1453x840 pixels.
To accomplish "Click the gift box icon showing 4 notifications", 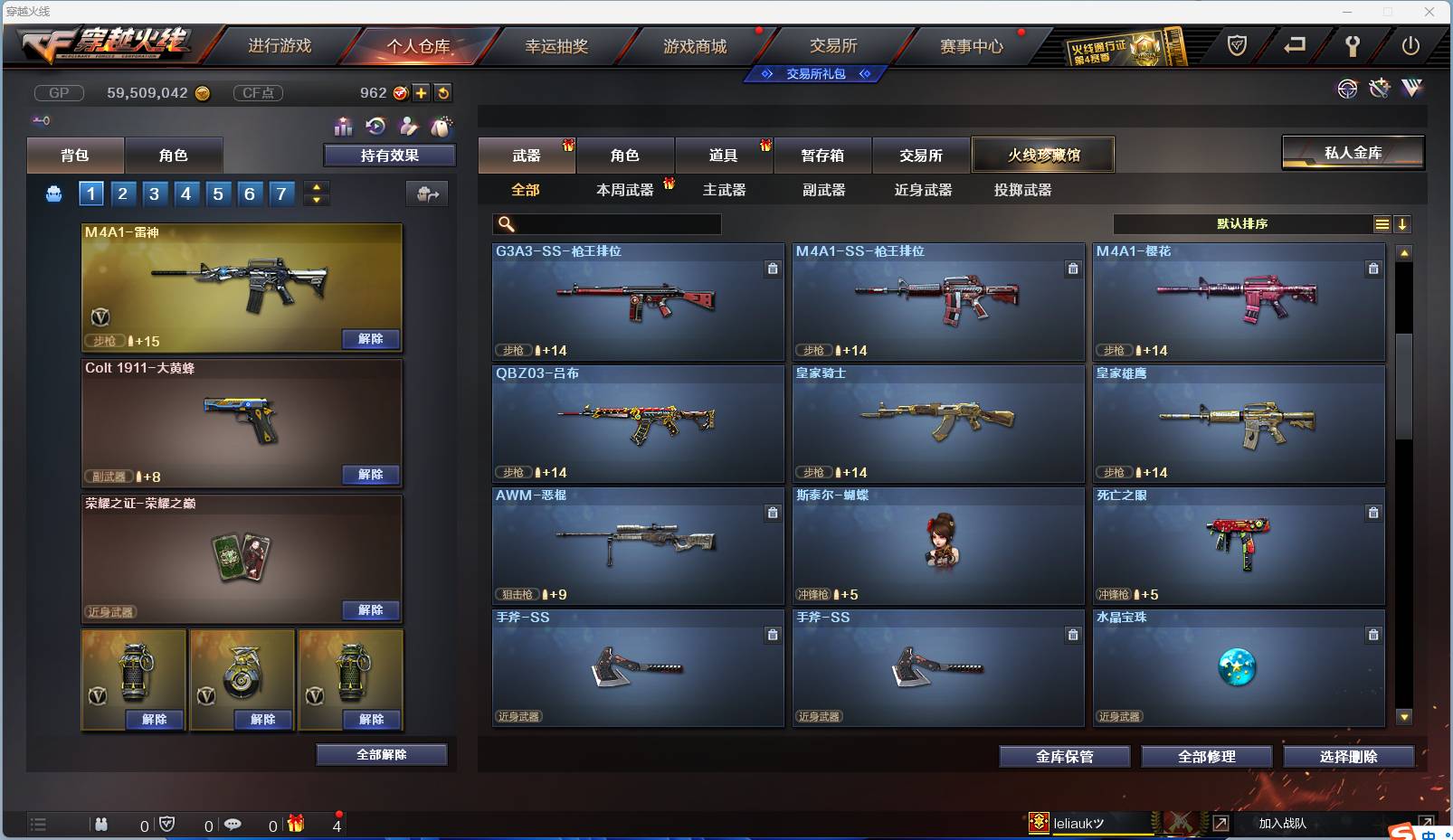I will (x=295, y=825).
